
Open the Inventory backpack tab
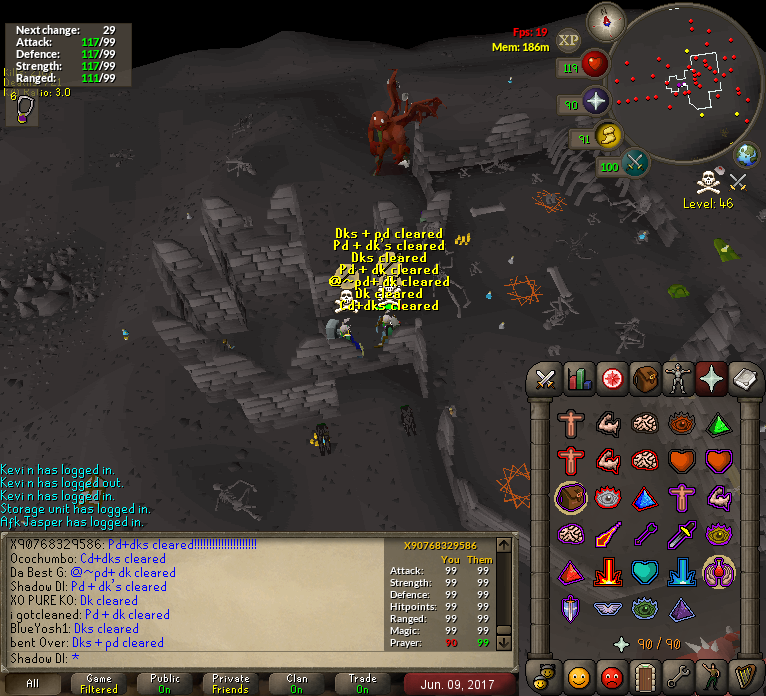(x=645, y=379)
